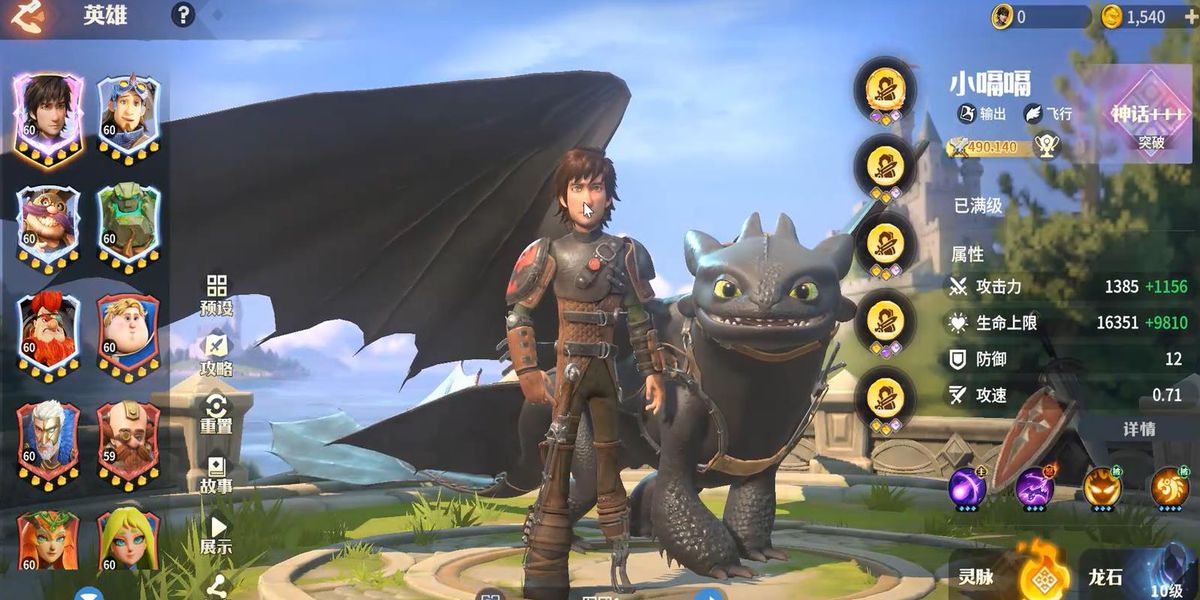The width and height of the screenshot is (1200, 600).
Task: Inspect the orange pumpkin face skill icon
Action: [1102, 487]
